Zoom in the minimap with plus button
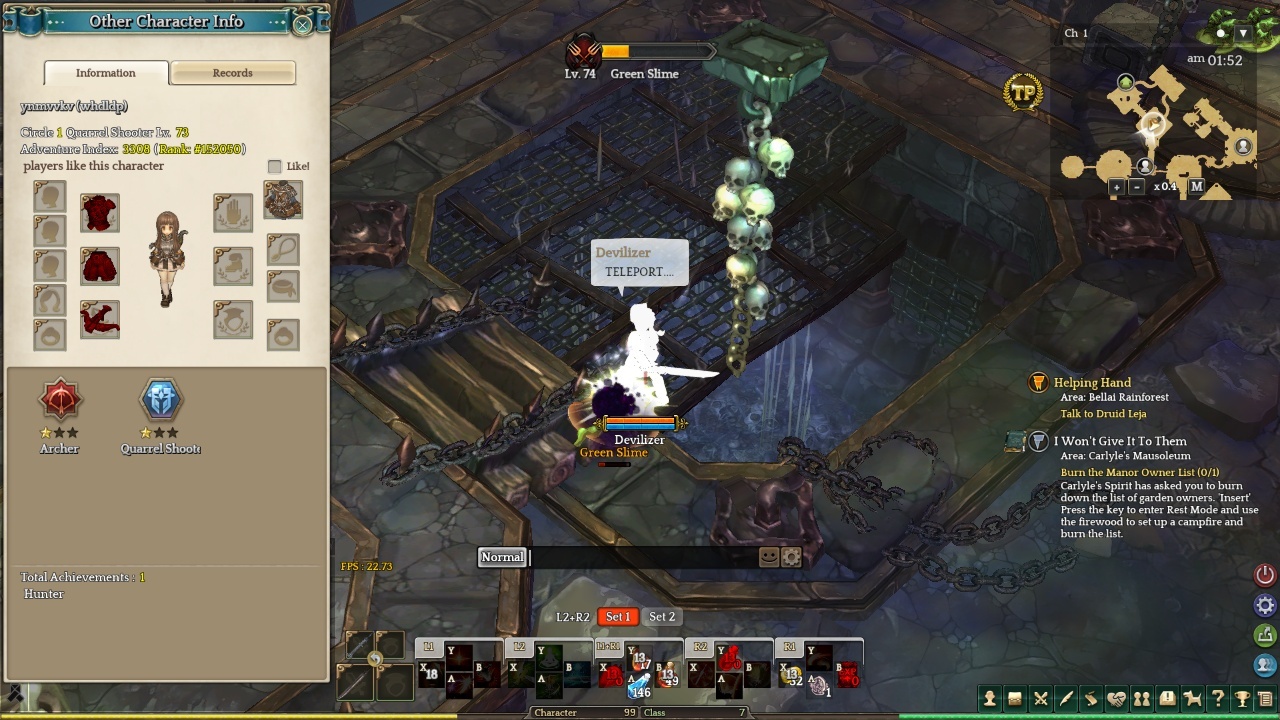The width and height of the screenshot is (1280, 720). (x=1117, y=187)
